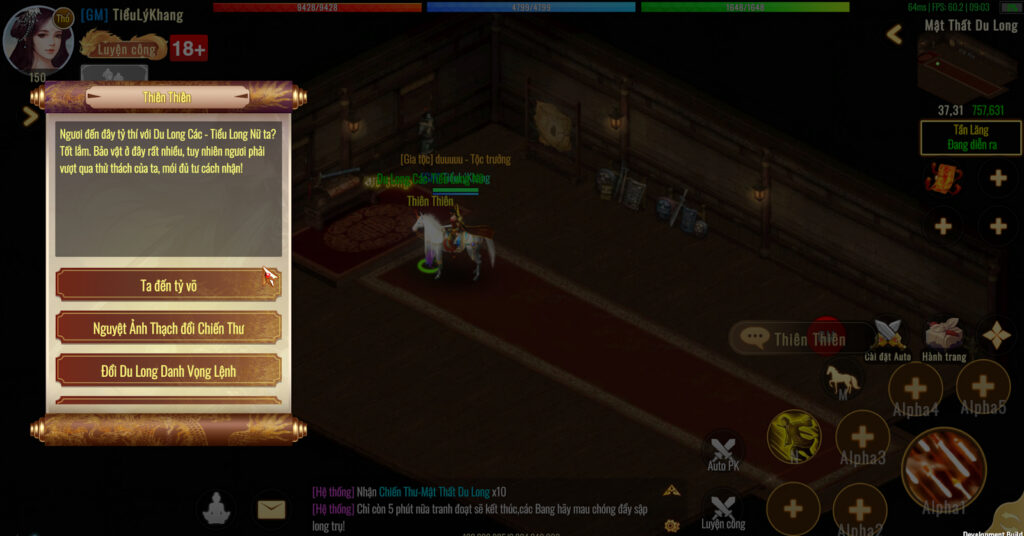The image size is (1024, 536).
Task: Collapse the minimap with the left arrow
Action: (x=894, y=35)
